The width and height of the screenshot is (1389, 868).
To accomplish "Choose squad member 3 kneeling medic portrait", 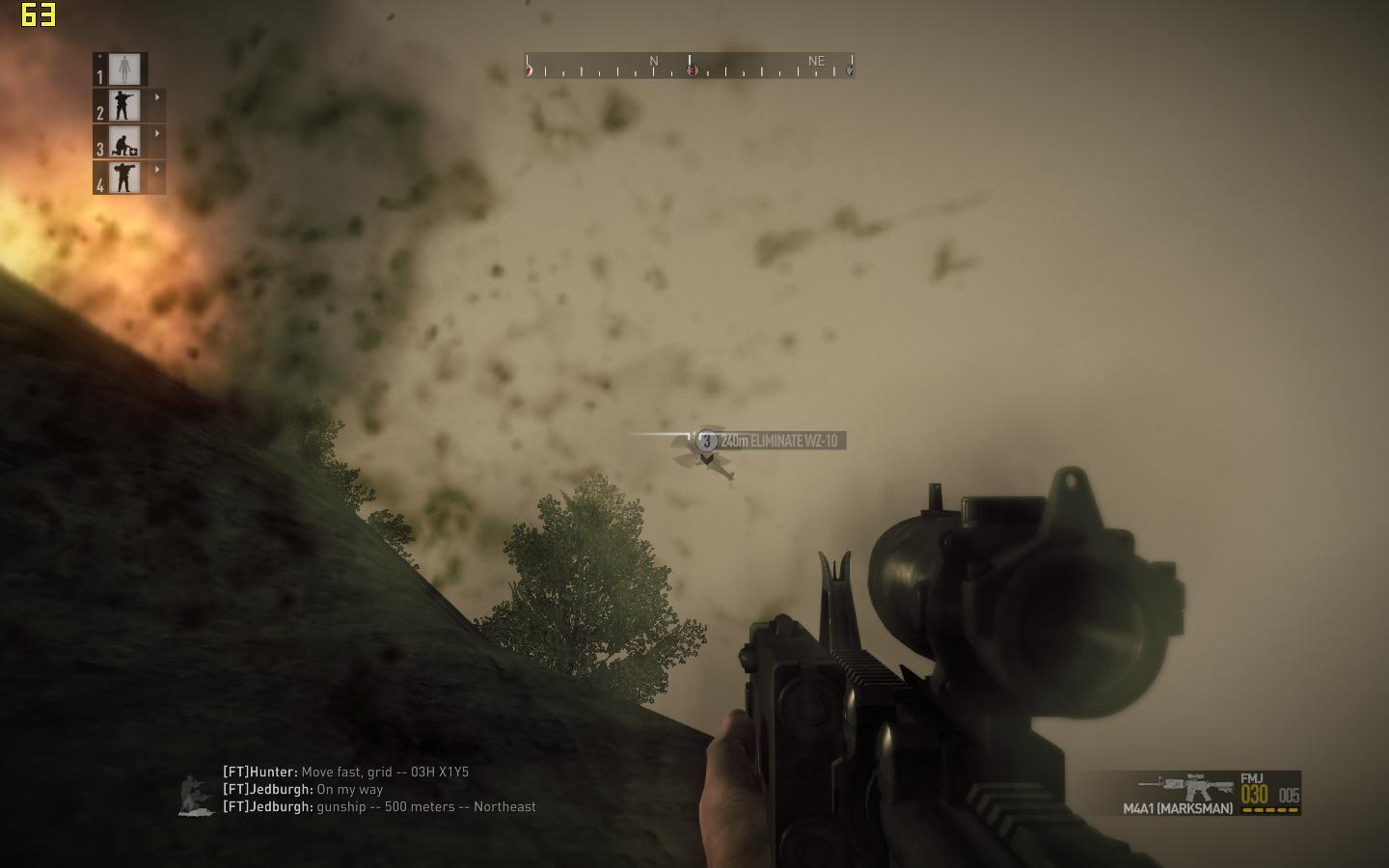I will click(124, 142).
